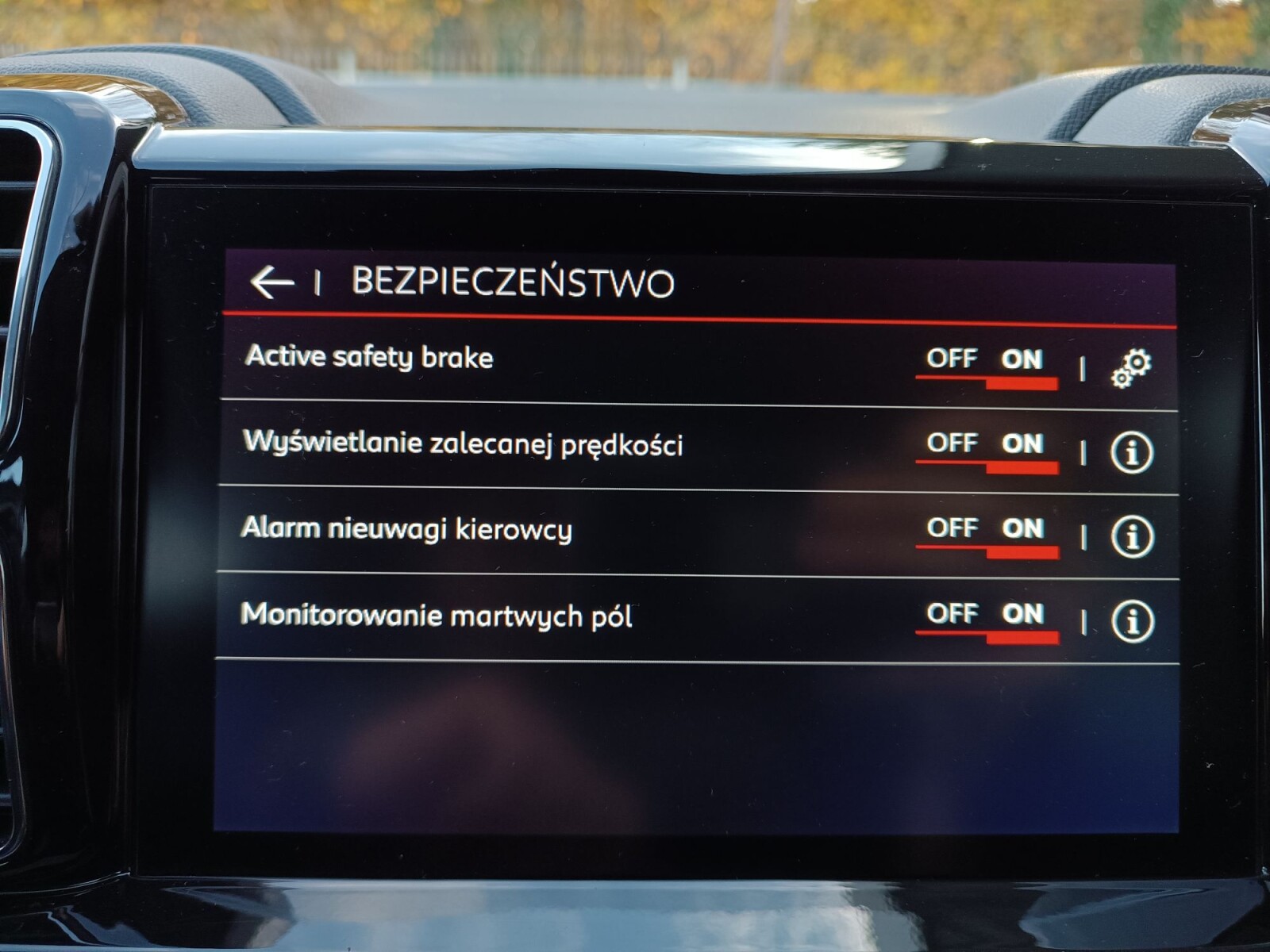The height and width of the screenshot is (952, 1270).
Task: Go back using the arrow button
Action: 271,282
